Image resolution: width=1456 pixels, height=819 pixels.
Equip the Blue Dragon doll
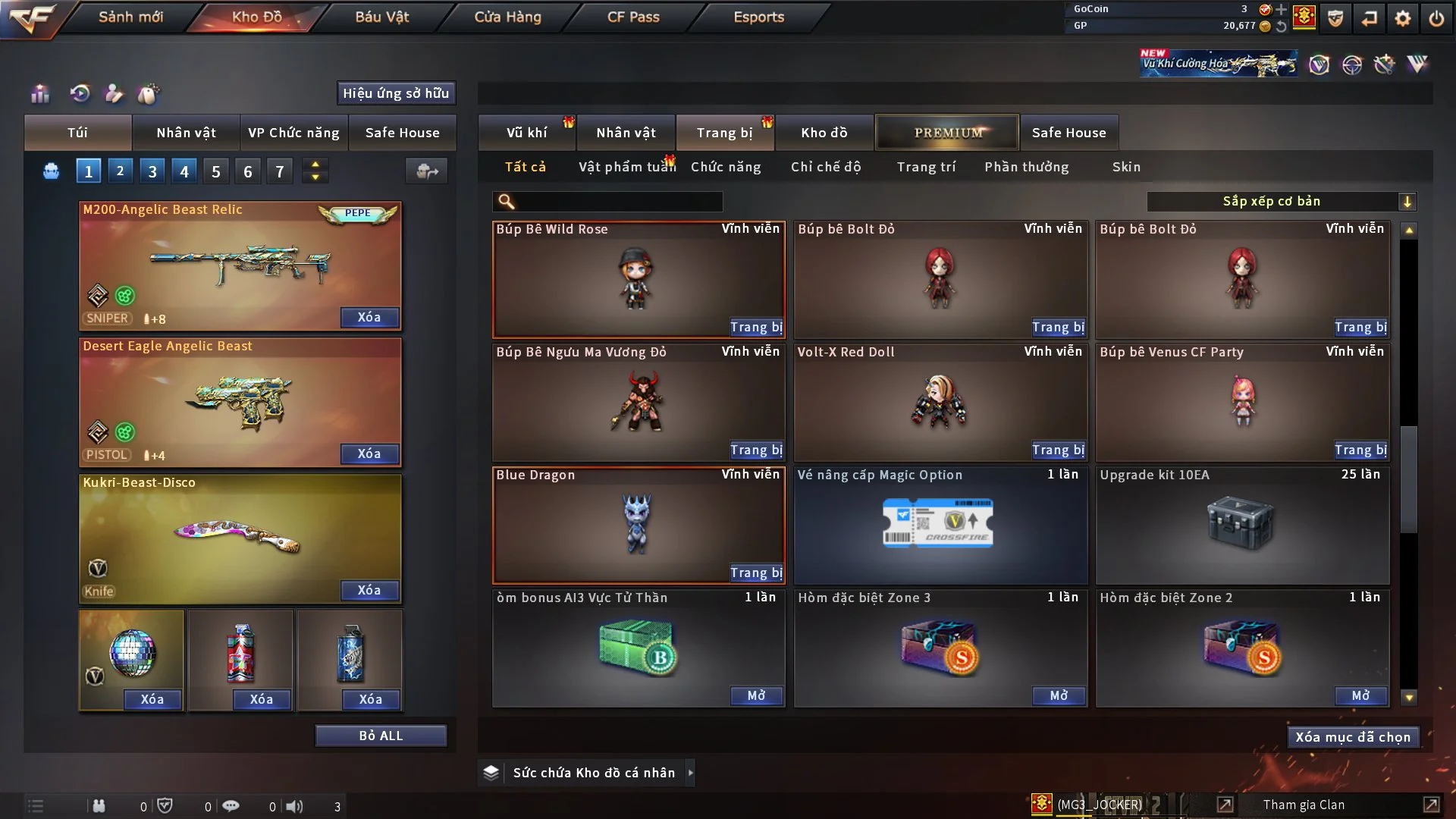pos(755,573)
